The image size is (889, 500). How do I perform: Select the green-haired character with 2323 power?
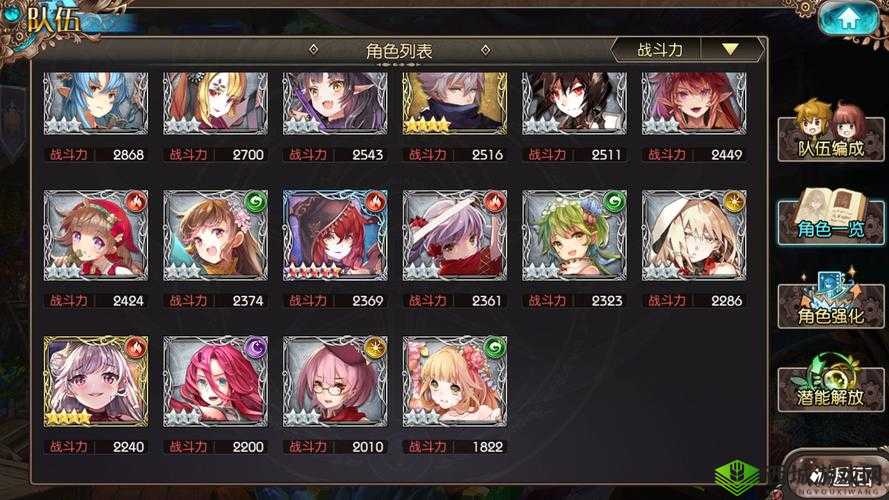tap(574, 236)
